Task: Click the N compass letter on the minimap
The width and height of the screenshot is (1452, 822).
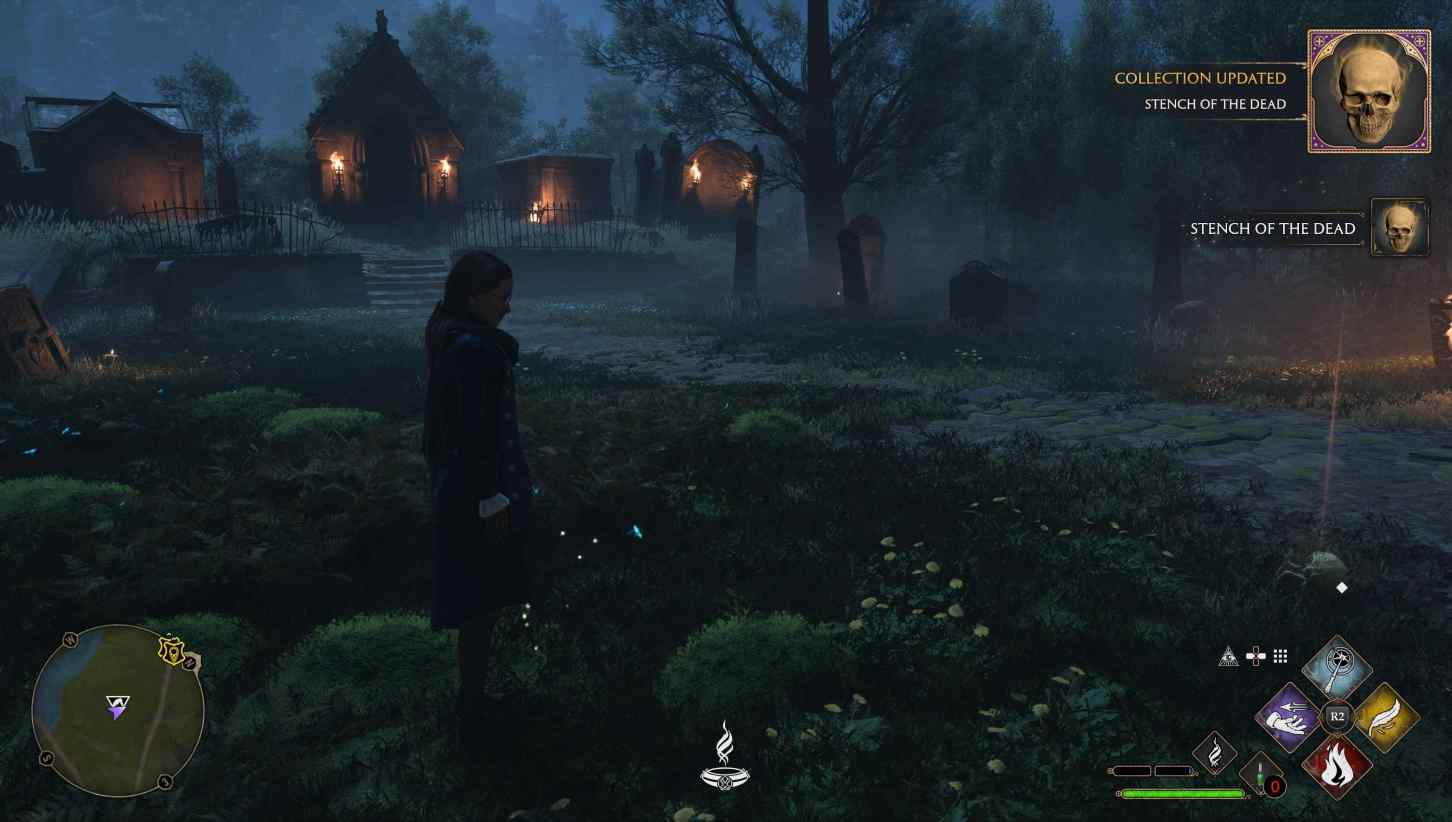Action: pyautogui.click(x=189, y=663)
